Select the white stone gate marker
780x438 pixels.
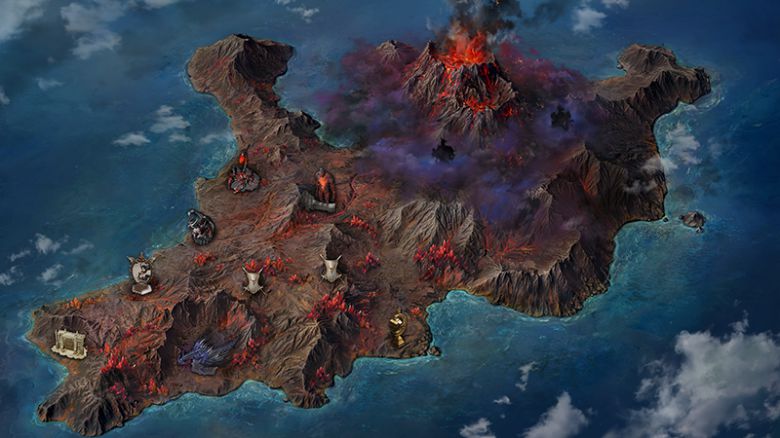coord(69,344)
